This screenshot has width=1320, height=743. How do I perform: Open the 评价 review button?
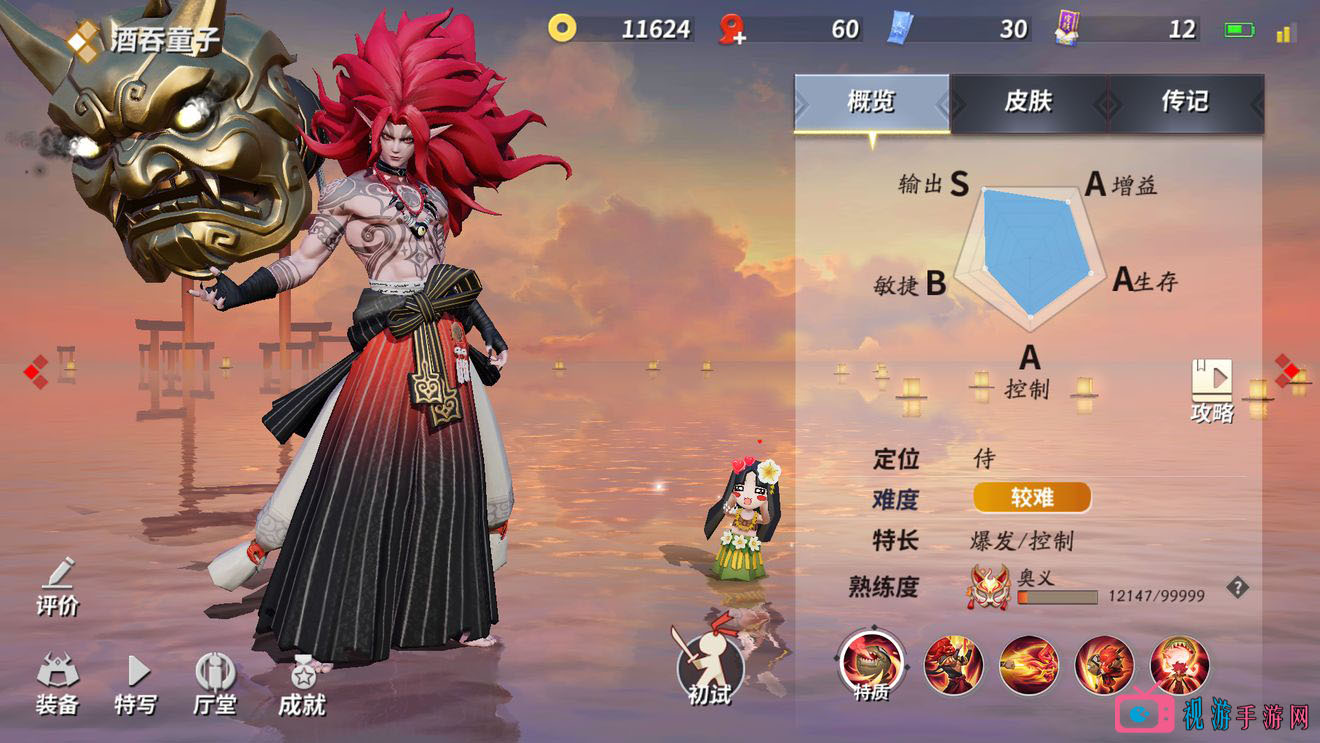[58, 585]
